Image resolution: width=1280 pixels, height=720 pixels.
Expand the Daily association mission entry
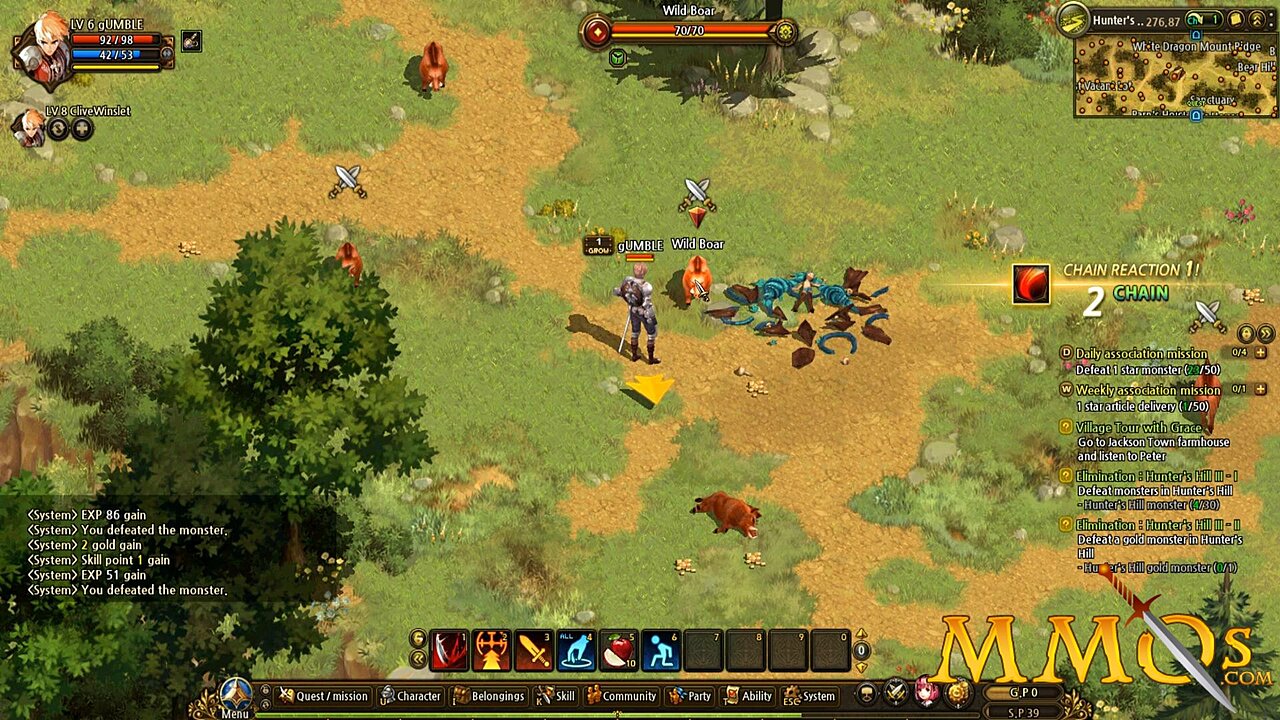1260,353
